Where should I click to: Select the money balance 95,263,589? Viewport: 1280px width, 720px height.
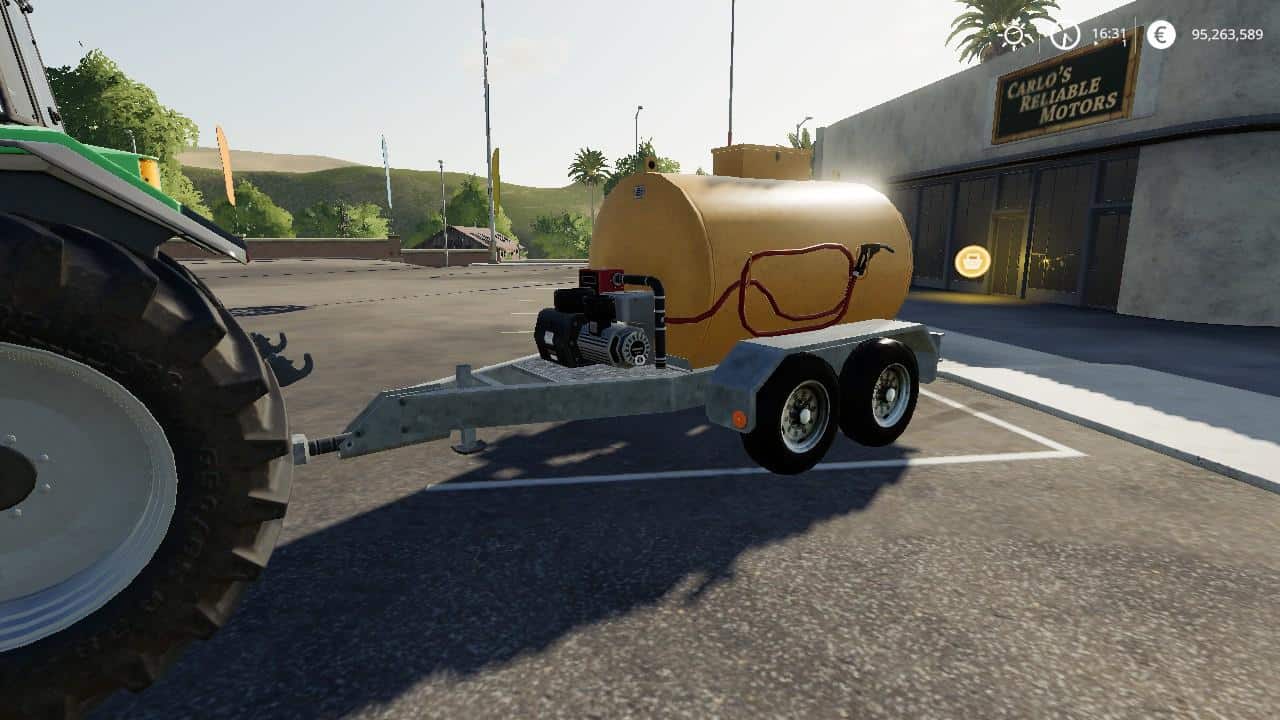(1227, 33)
